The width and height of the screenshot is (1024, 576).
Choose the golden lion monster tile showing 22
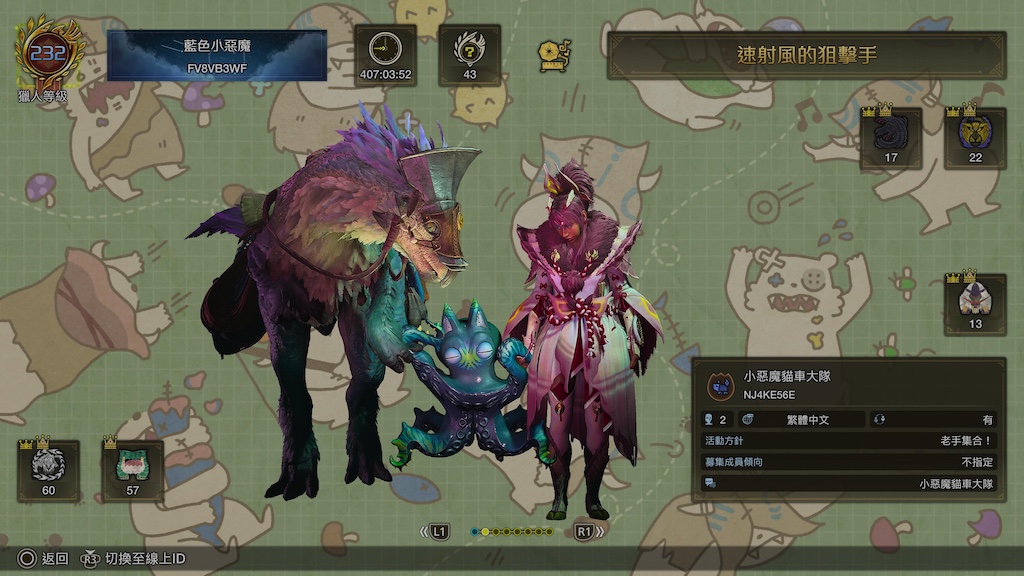coord(975,138)
